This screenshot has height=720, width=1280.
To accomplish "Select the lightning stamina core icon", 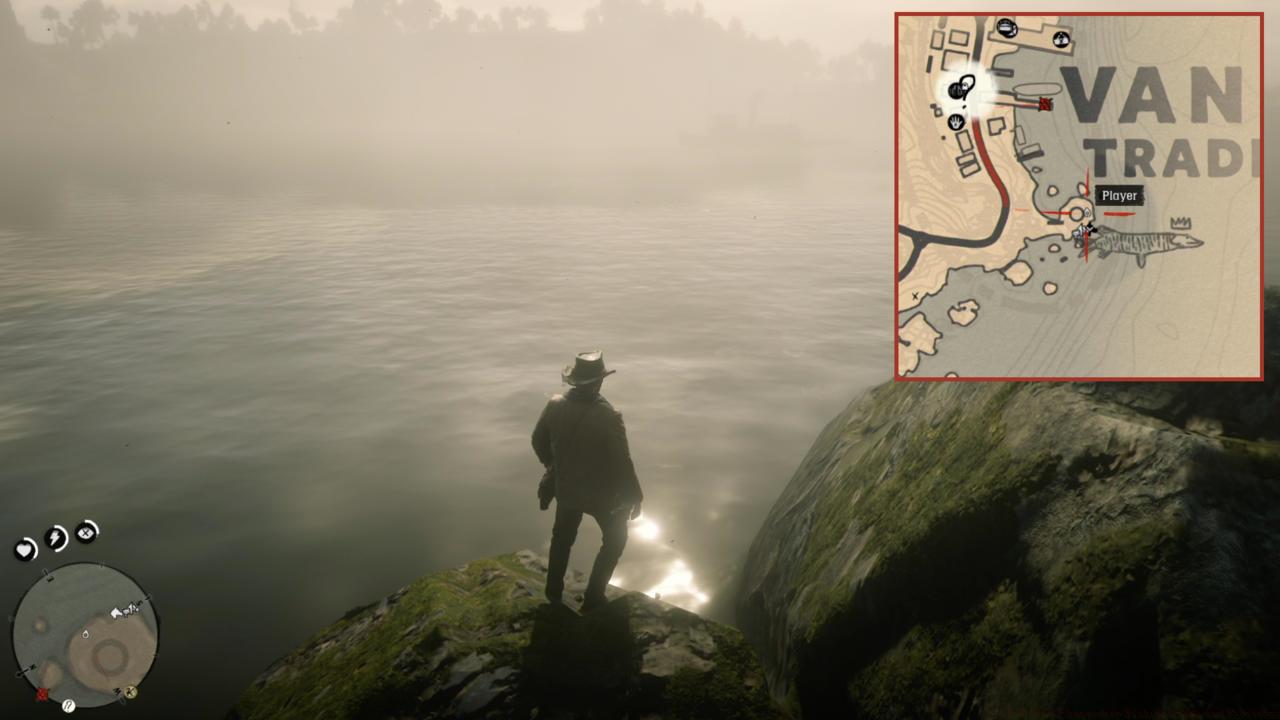I will click(x=54, y=538).
